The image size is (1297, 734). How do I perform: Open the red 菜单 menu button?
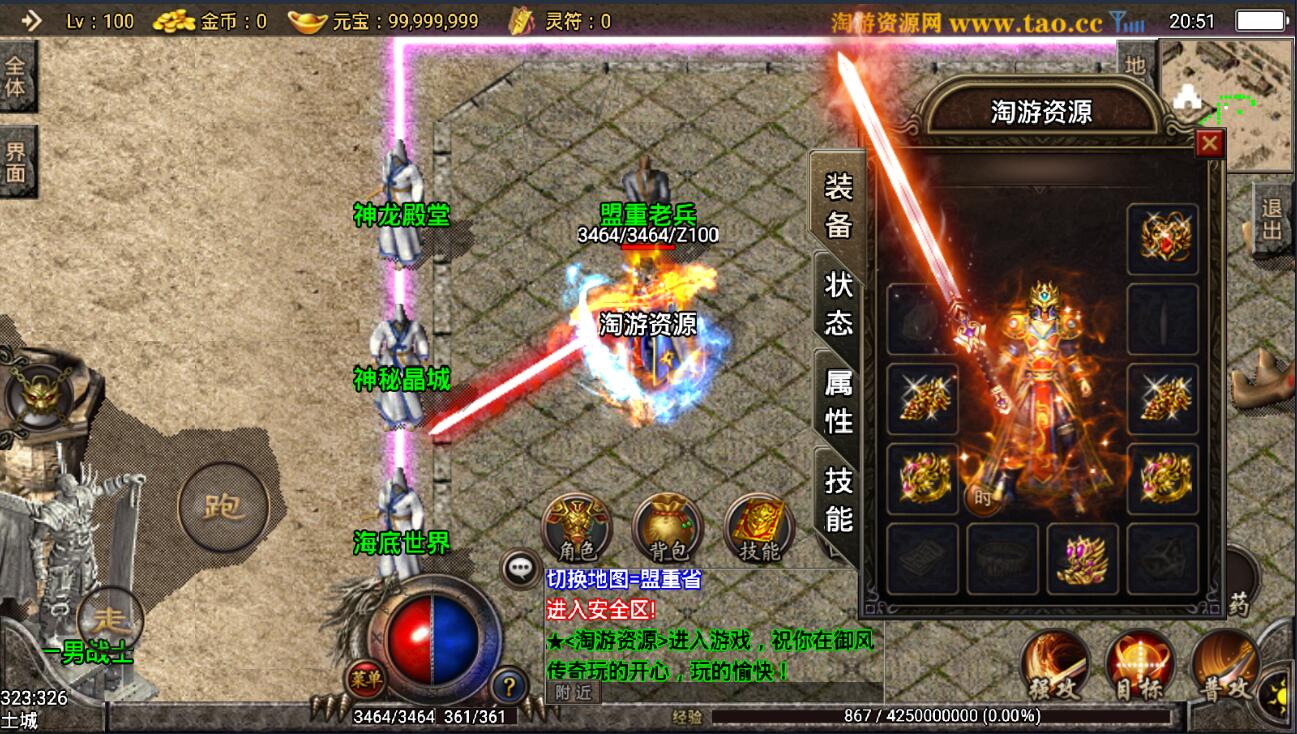[x=366, y=680]
